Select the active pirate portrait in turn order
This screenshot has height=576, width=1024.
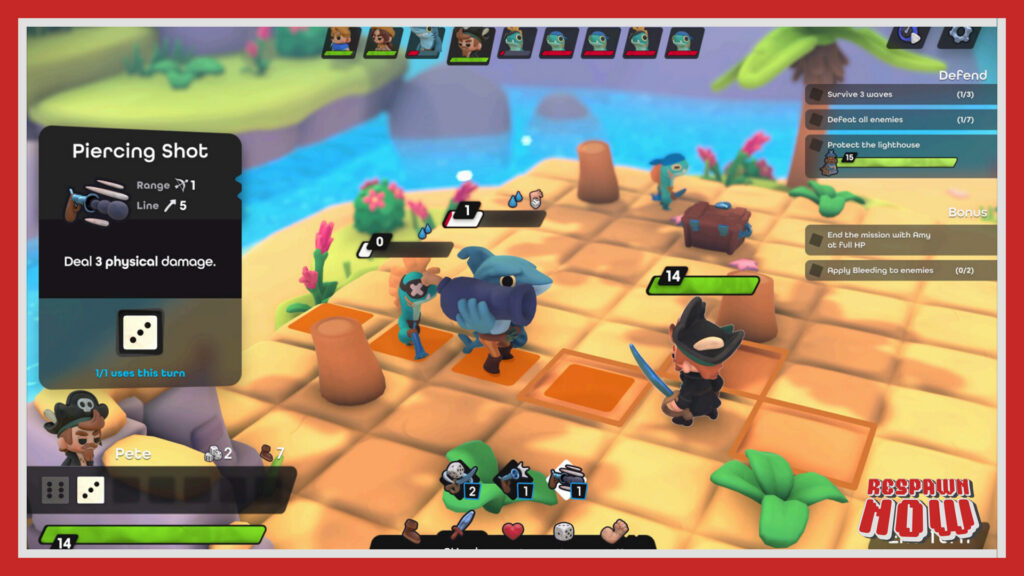467,43
